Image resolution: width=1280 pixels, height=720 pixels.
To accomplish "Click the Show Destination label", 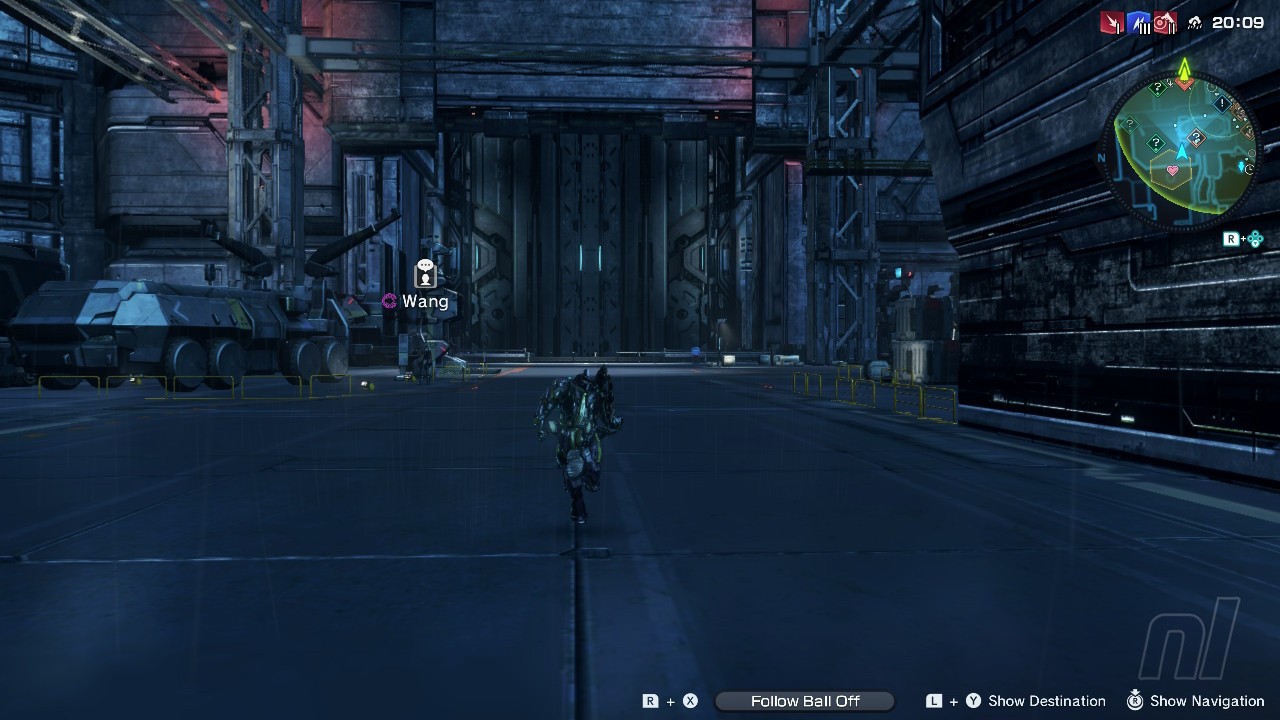I will pos(1046,701).
